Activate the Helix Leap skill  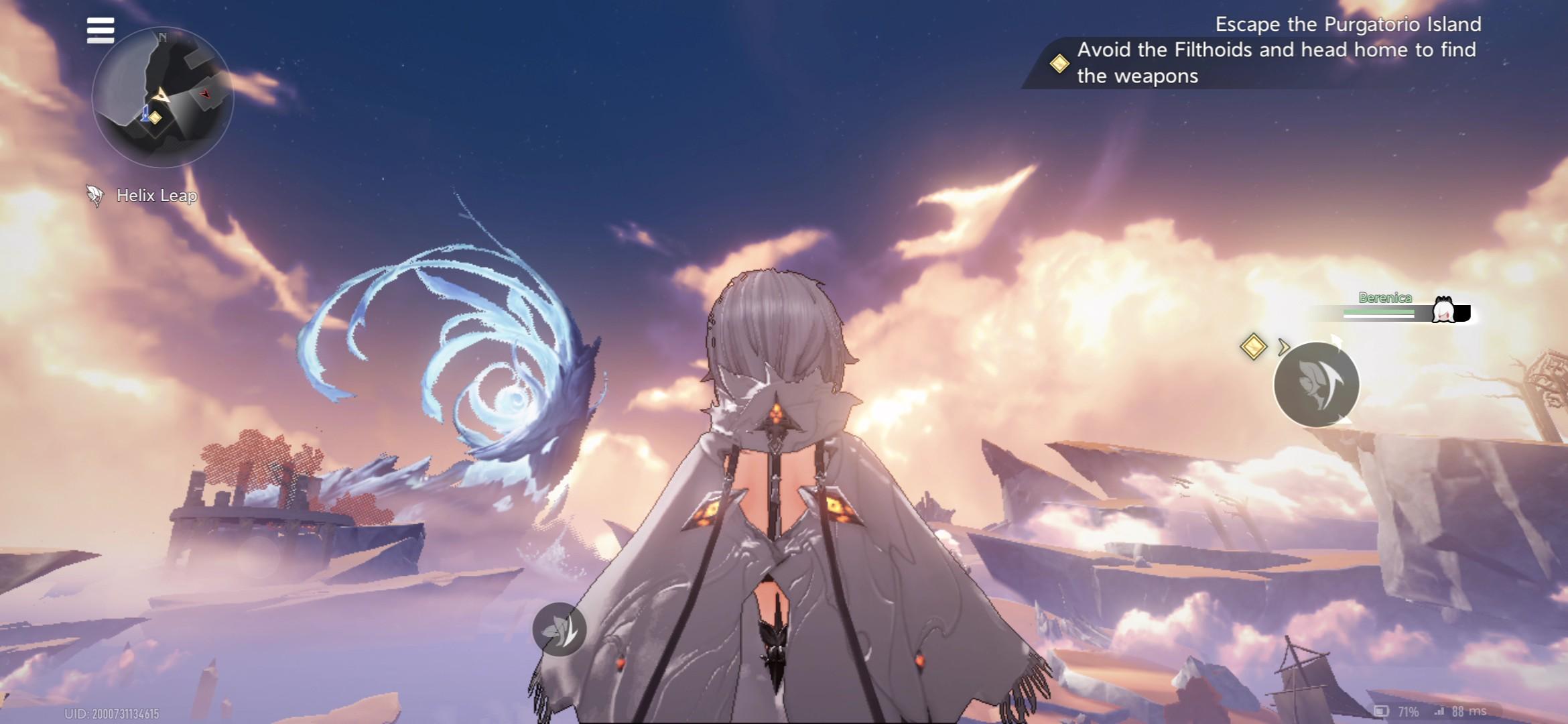(x=142, y=196)
